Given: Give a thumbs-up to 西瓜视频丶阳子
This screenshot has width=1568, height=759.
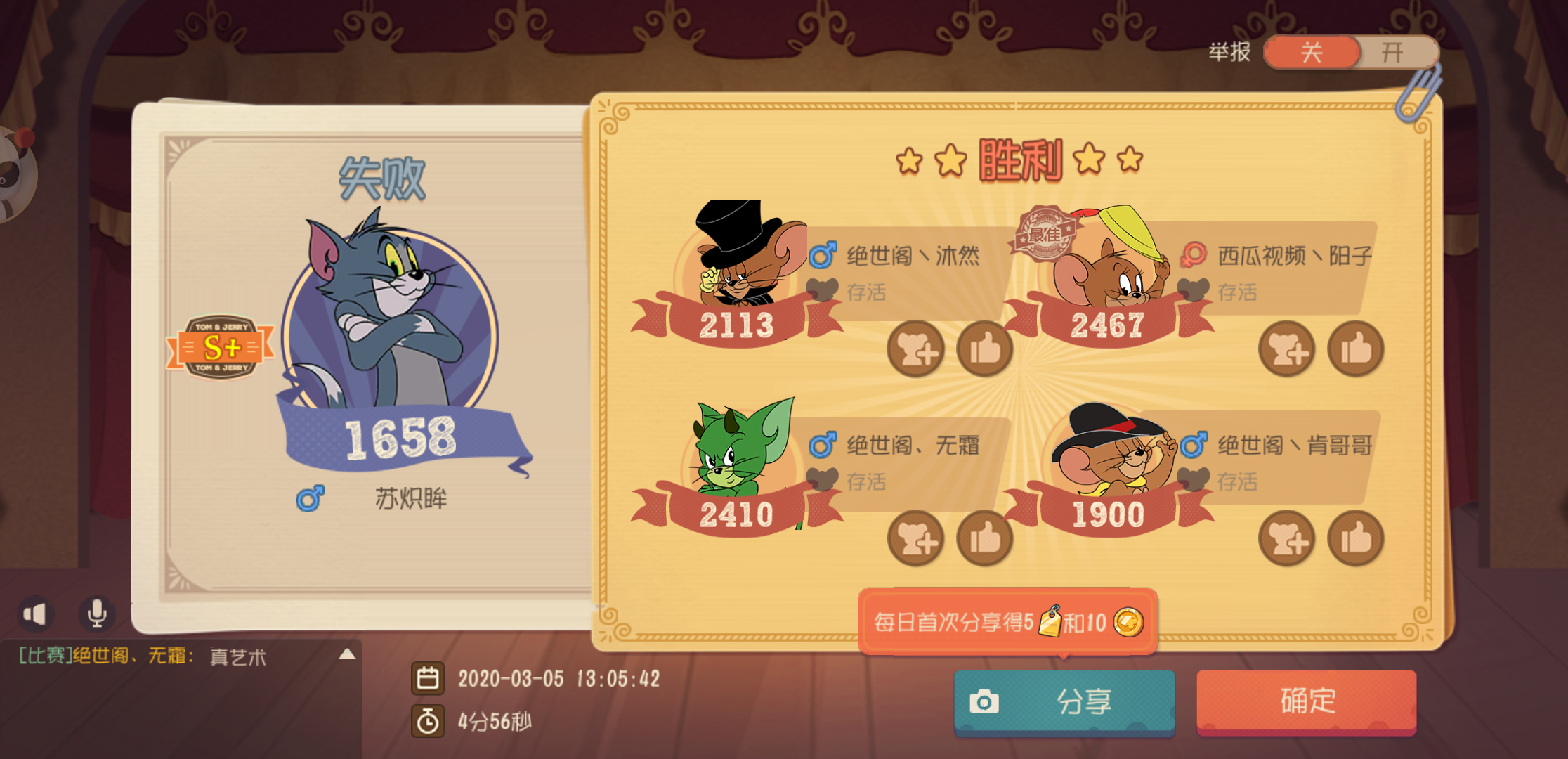Looking at the screenshot, I should click(x=1356, y=349).
